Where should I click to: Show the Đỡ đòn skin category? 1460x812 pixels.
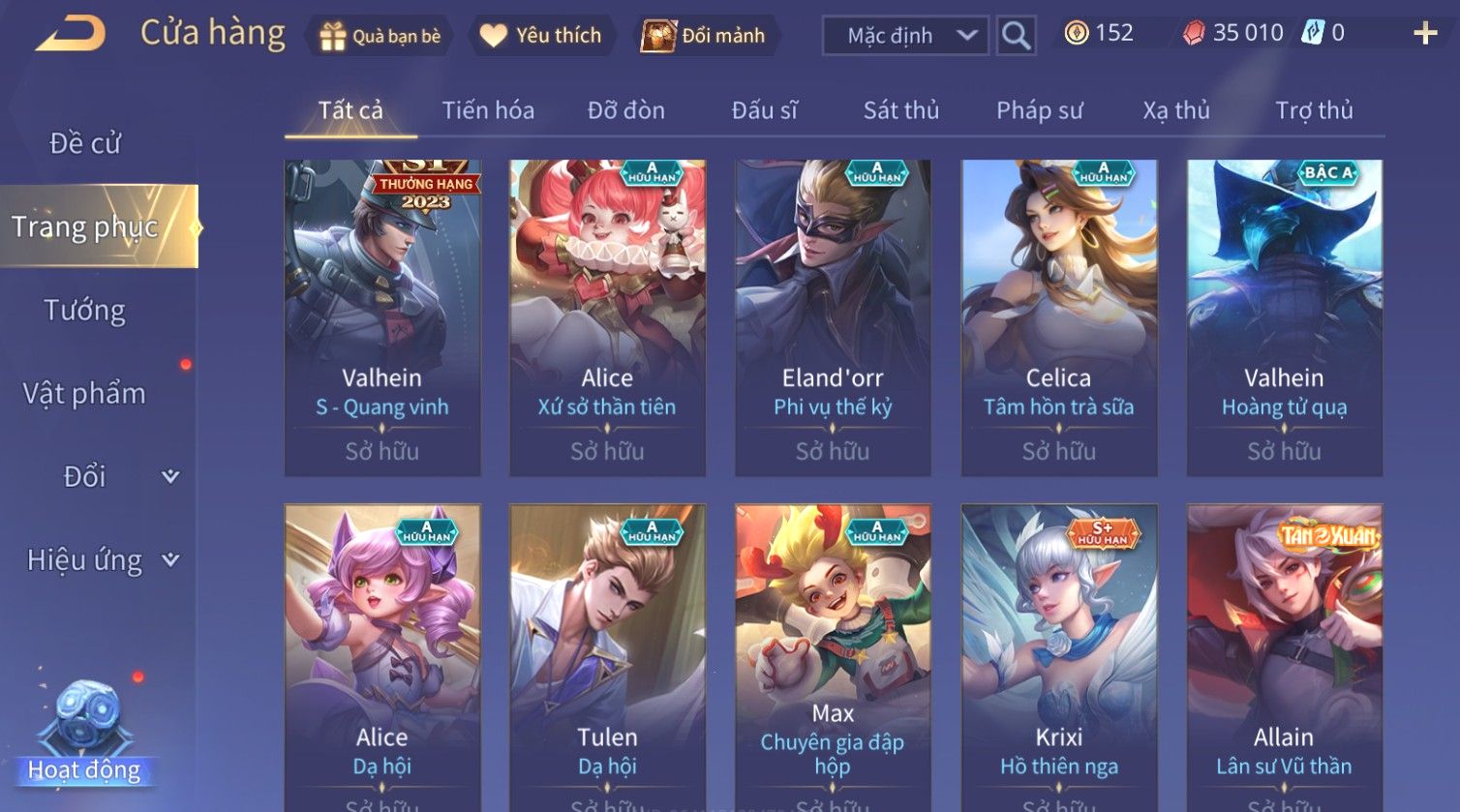pos(625,110)
